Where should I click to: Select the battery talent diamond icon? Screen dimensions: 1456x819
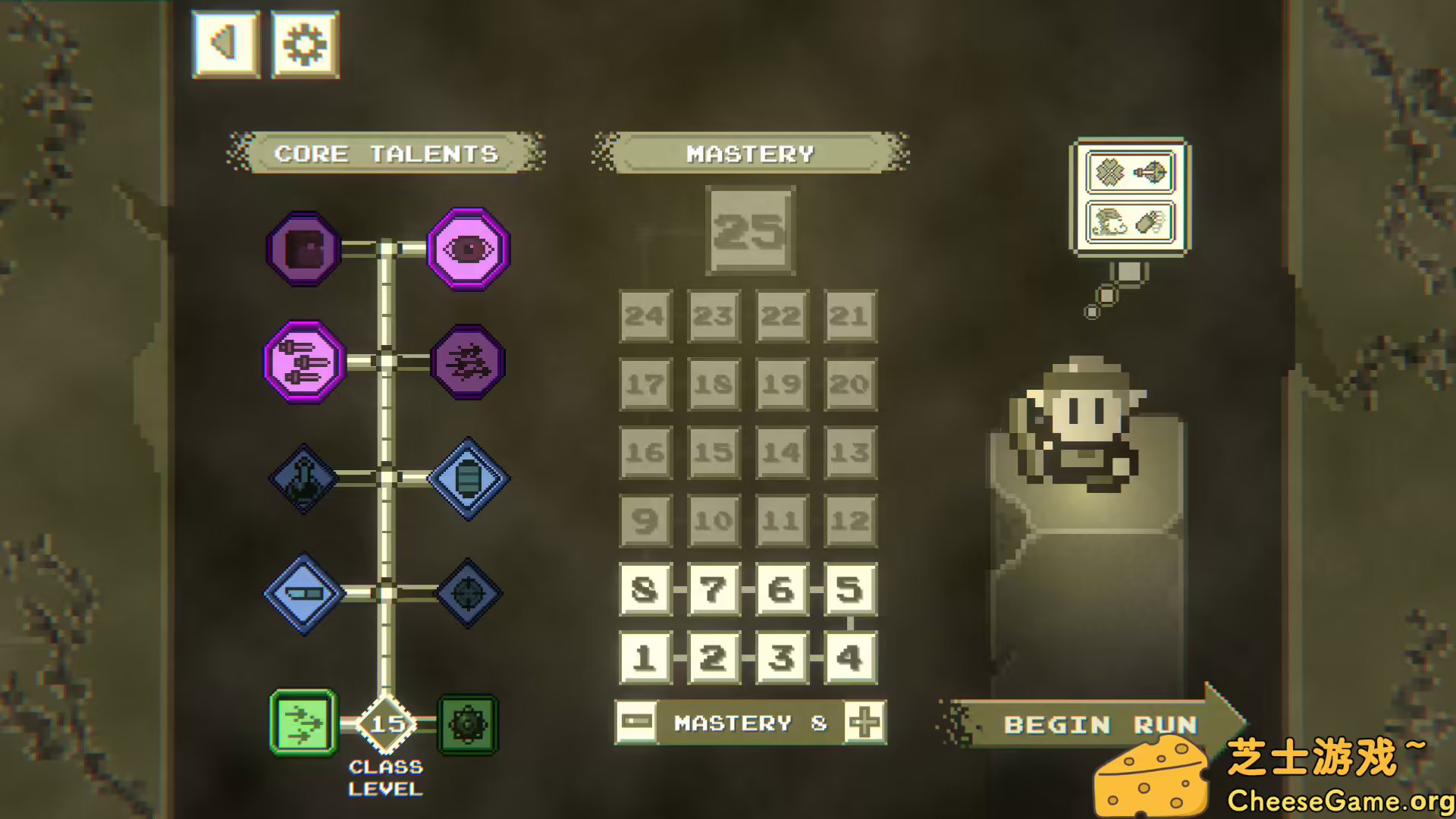468,478
